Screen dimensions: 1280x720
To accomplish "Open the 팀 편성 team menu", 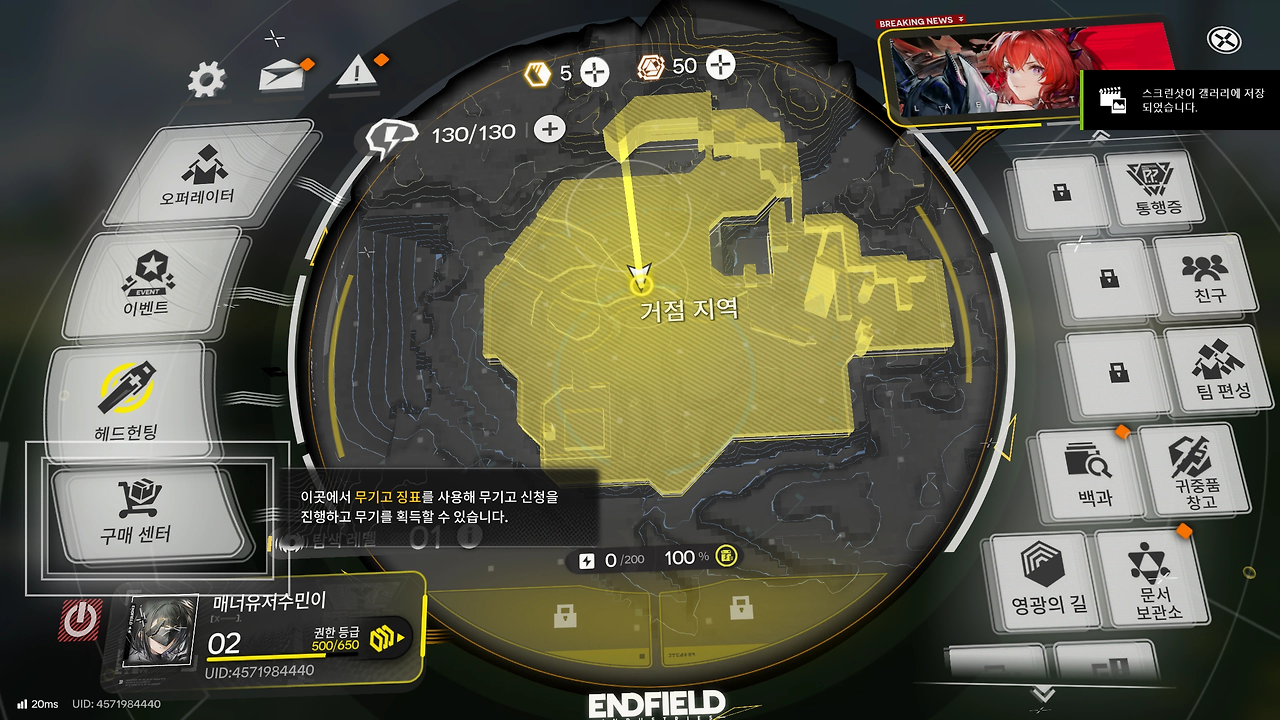I will 1216,368.
